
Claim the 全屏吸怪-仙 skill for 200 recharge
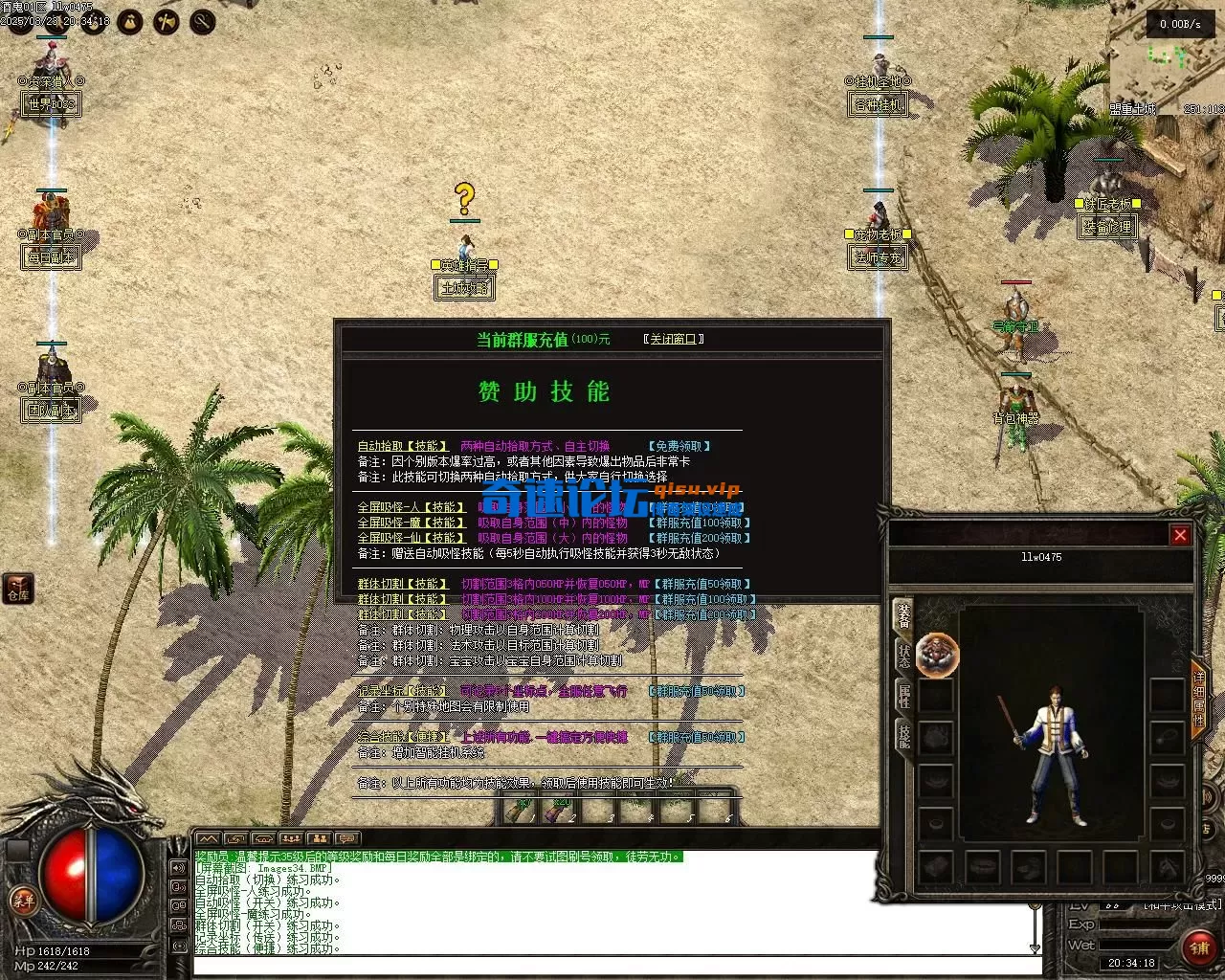[700, 538]
